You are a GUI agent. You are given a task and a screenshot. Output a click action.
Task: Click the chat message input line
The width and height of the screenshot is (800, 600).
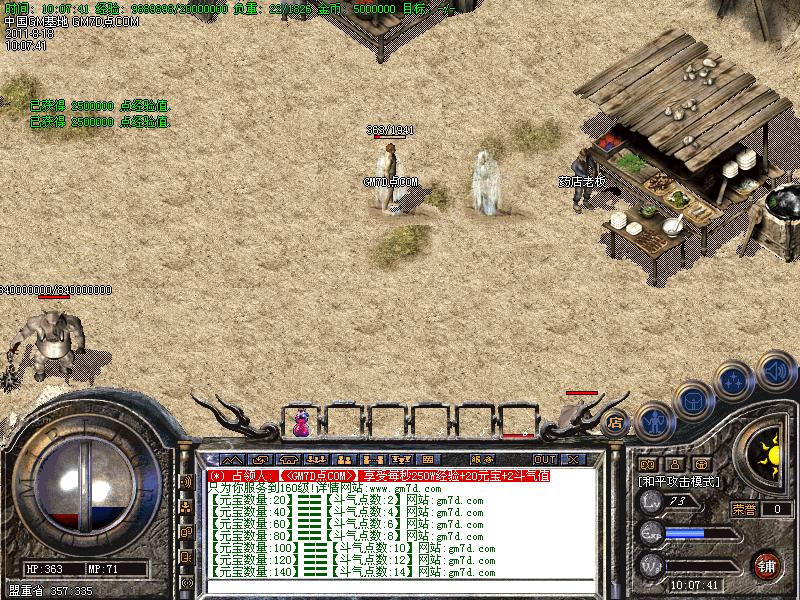pos(400,587)
